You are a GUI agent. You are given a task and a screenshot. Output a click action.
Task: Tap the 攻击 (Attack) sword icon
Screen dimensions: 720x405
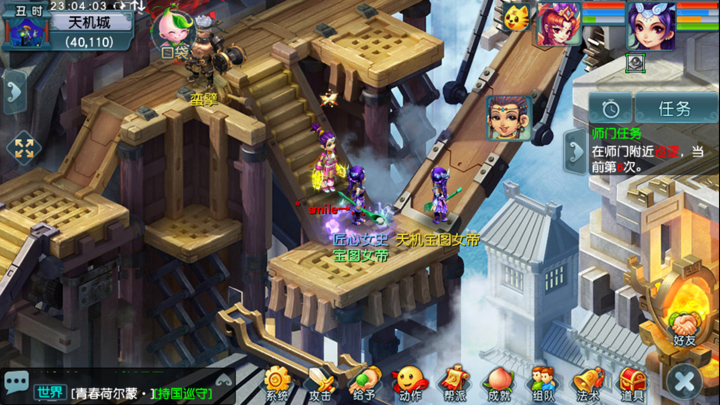(320, 381)
